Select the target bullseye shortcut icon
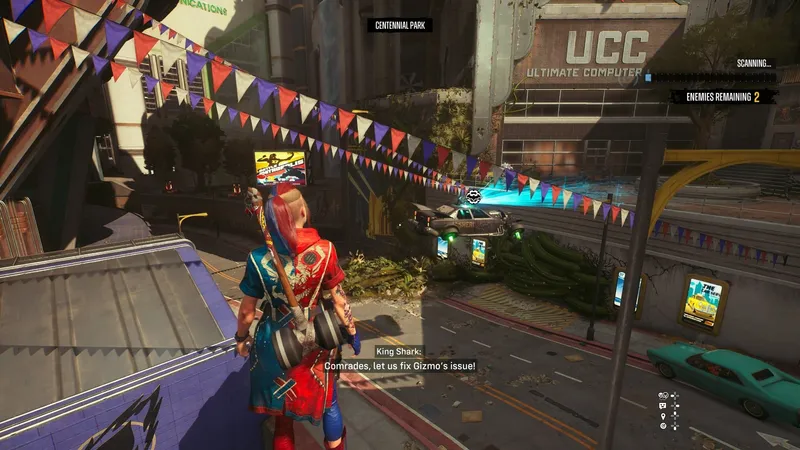 point(663,426)
